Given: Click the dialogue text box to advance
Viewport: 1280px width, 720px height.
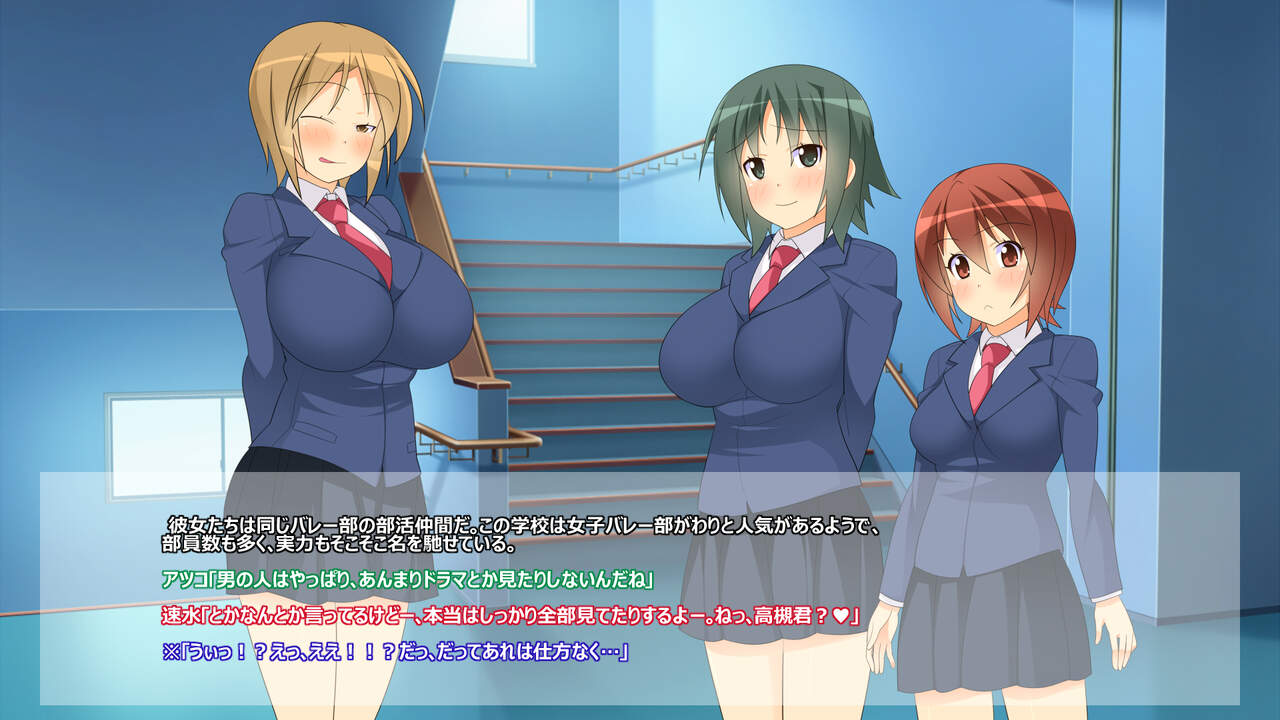Looking at the screenshot, I should (x=640, y=588).
